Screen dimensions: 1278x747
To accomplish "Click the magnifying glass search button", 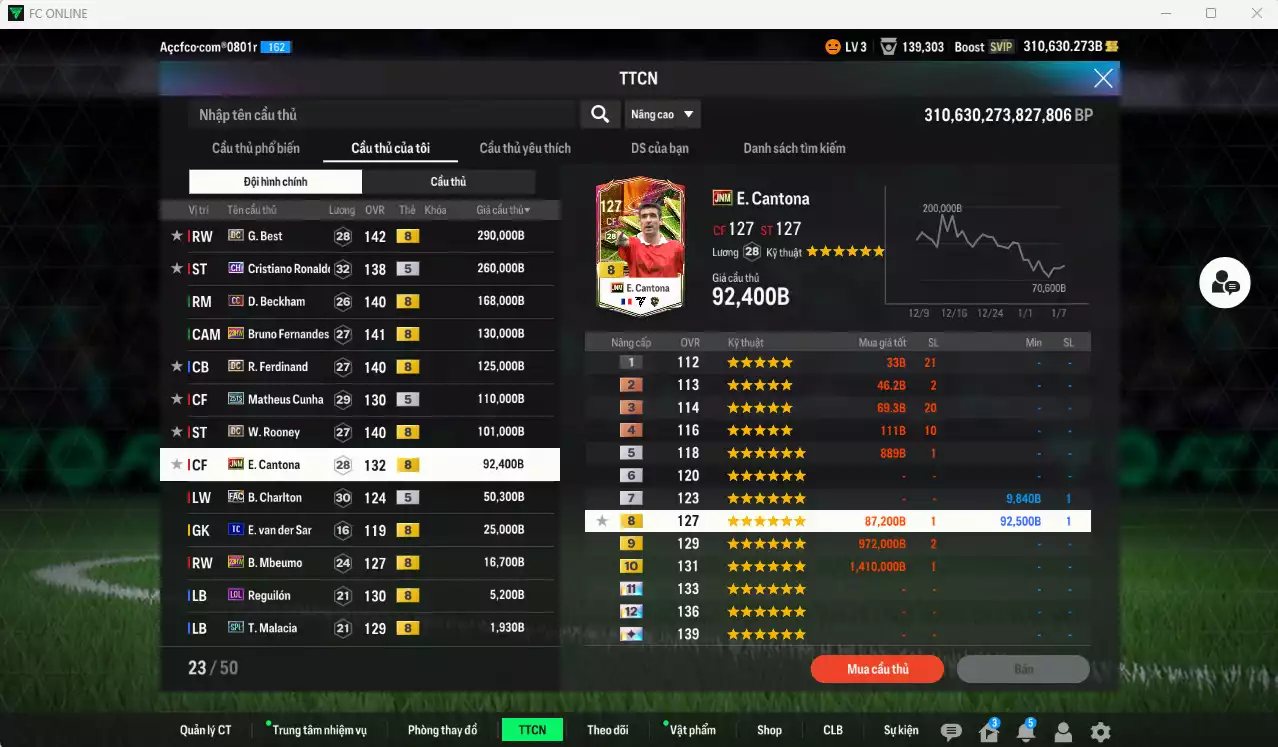I will (600, 114).
